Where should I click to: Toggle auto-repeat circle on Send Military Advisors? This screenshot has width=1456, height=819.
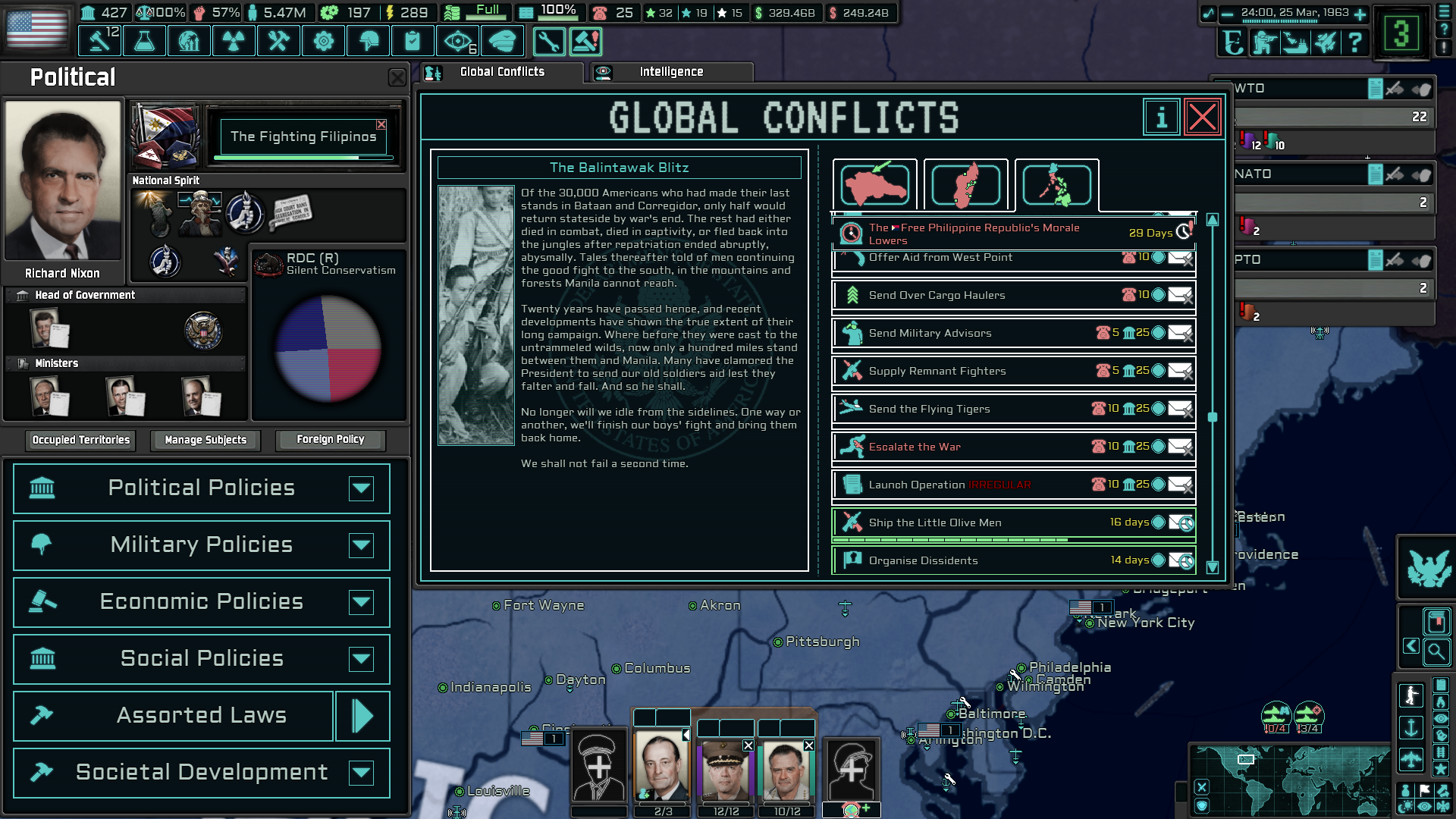(1159, 334)
